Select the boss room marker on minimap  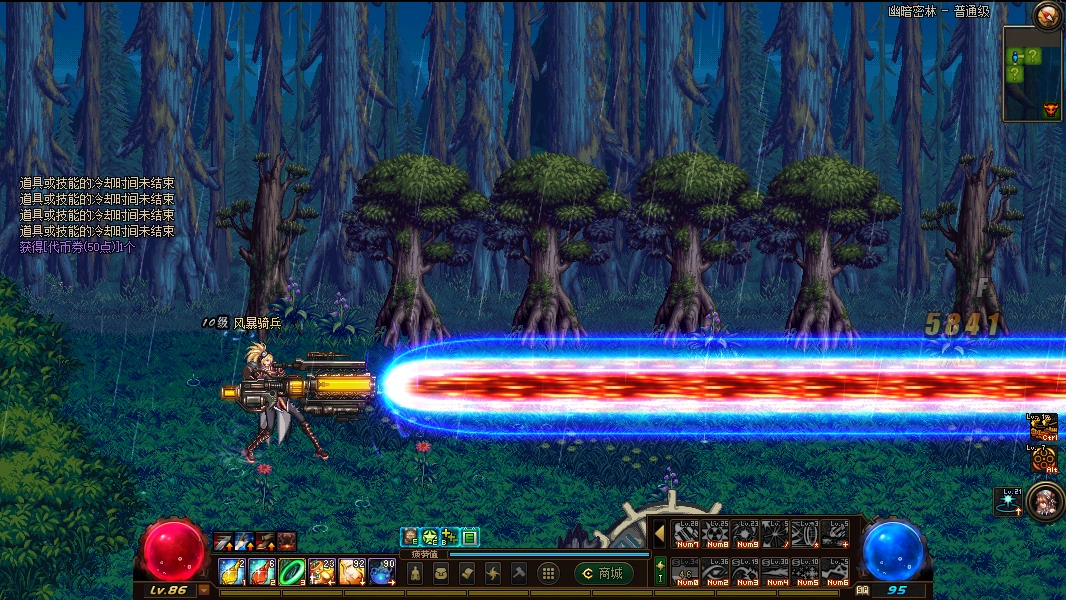point(1050,109)
